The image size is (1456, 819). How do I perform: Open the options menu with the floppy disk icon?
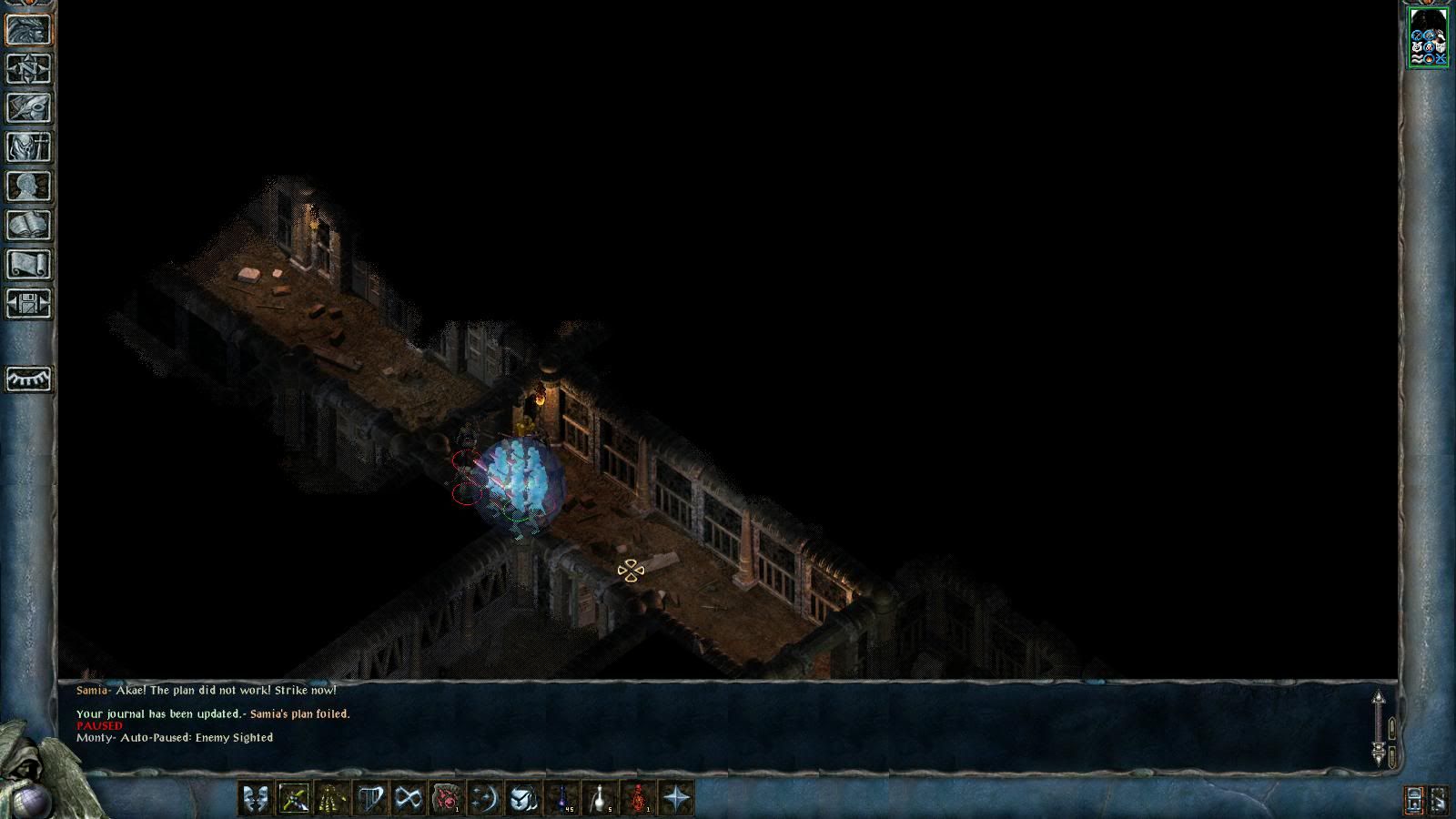click(28, 304)
